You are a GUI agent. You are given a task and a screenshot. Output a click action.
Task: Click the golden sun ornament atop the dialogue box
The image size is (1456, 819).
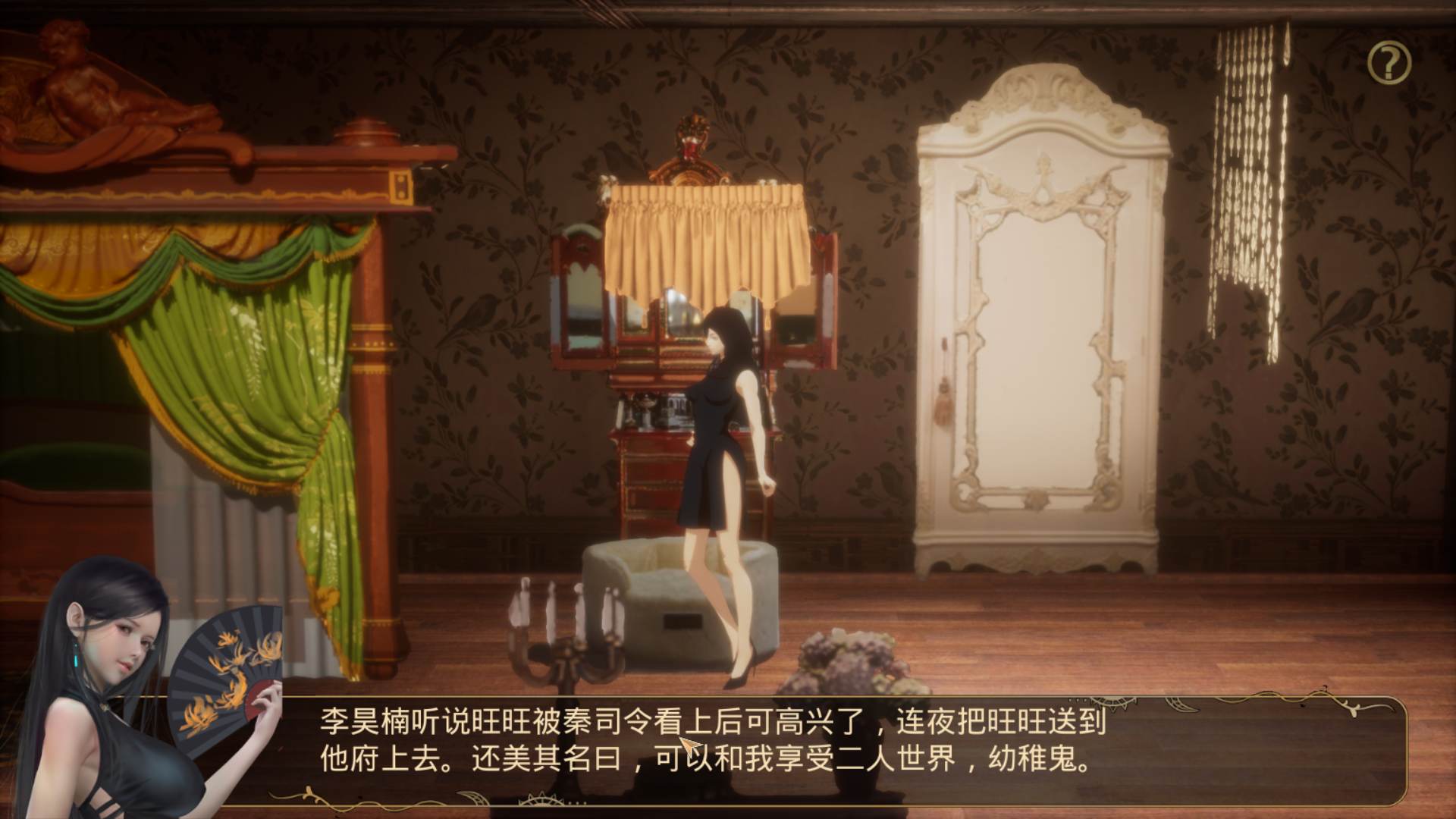[x=1113, y=703]
